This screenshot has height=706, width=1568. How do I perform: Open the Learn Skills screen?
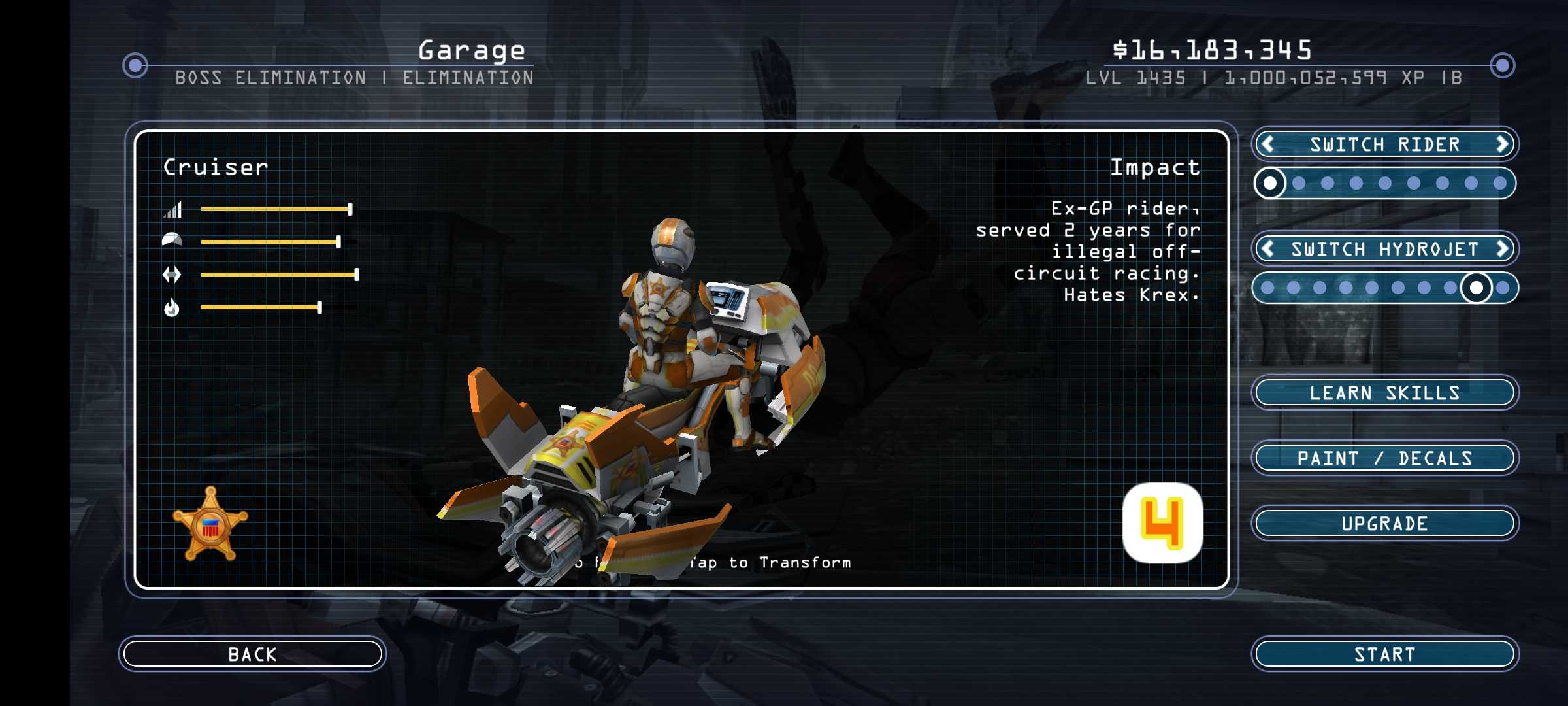click(1384, 392)
